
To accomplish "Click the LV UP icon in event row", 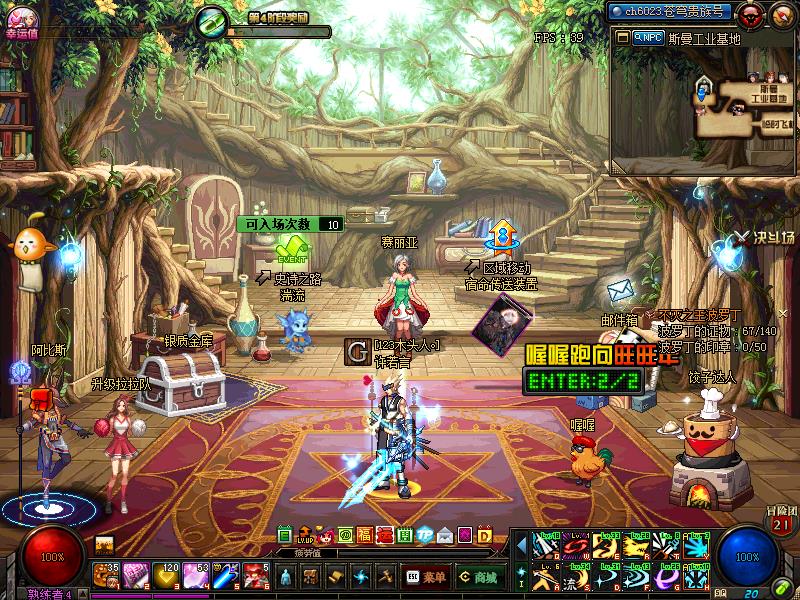I will (306, 535).
